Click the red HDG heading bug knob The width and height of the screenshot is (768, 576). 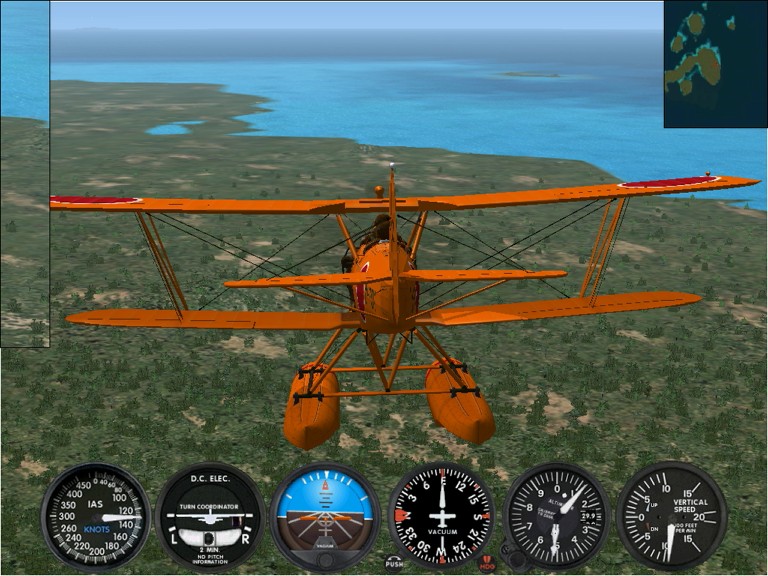[x=488, y=562]
